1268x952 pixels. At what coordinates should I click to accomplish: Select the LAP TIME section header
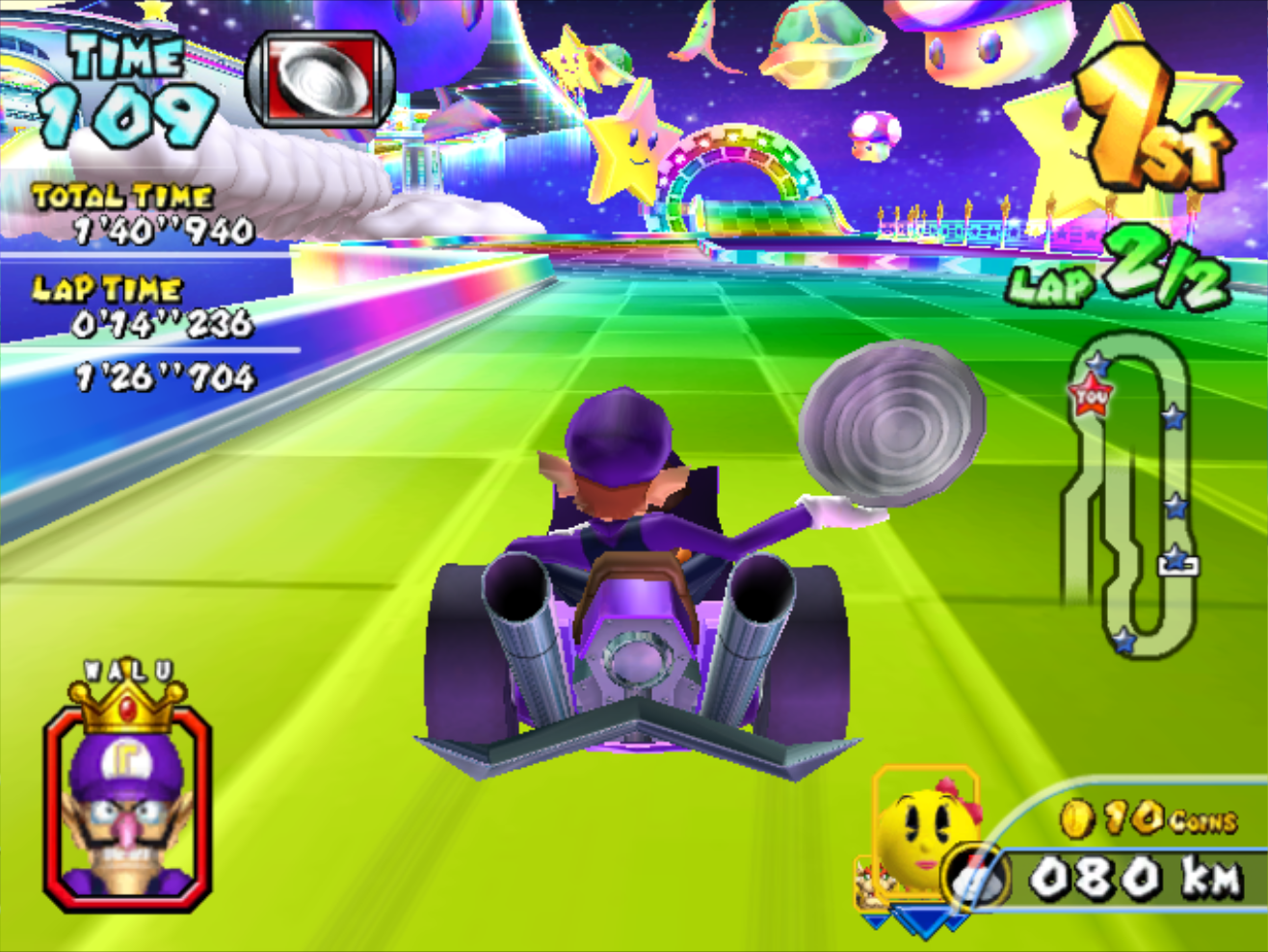[106, 287]
